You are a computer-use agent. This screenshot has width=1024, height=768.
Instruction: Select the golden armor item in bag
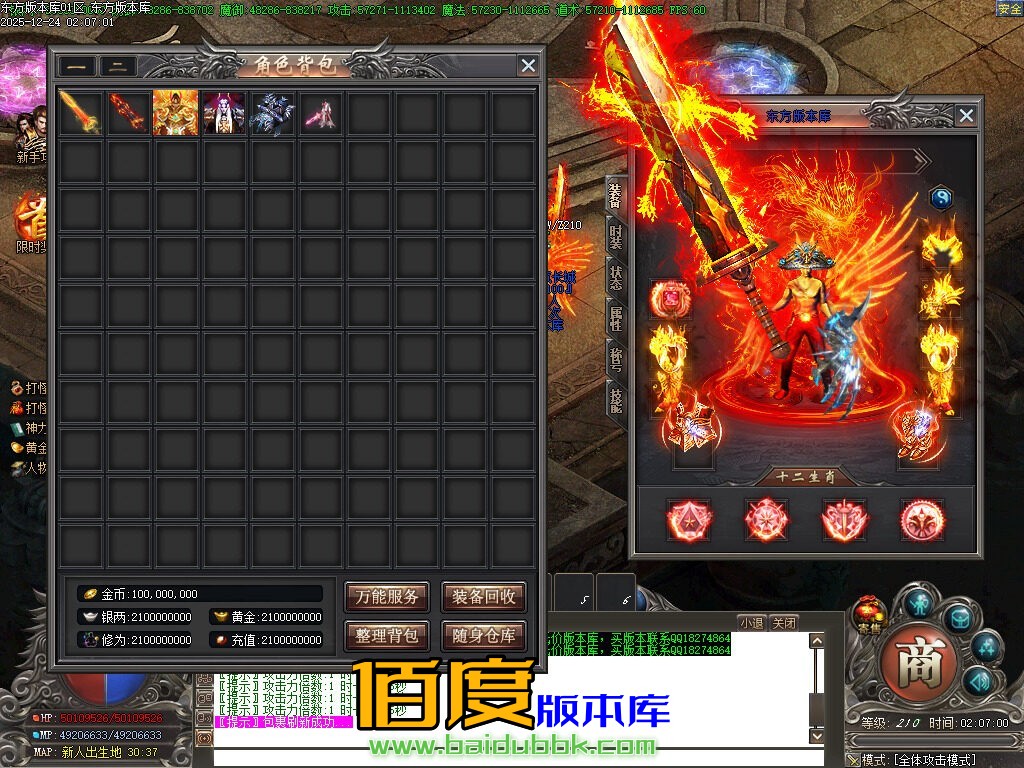click(175, 113)
